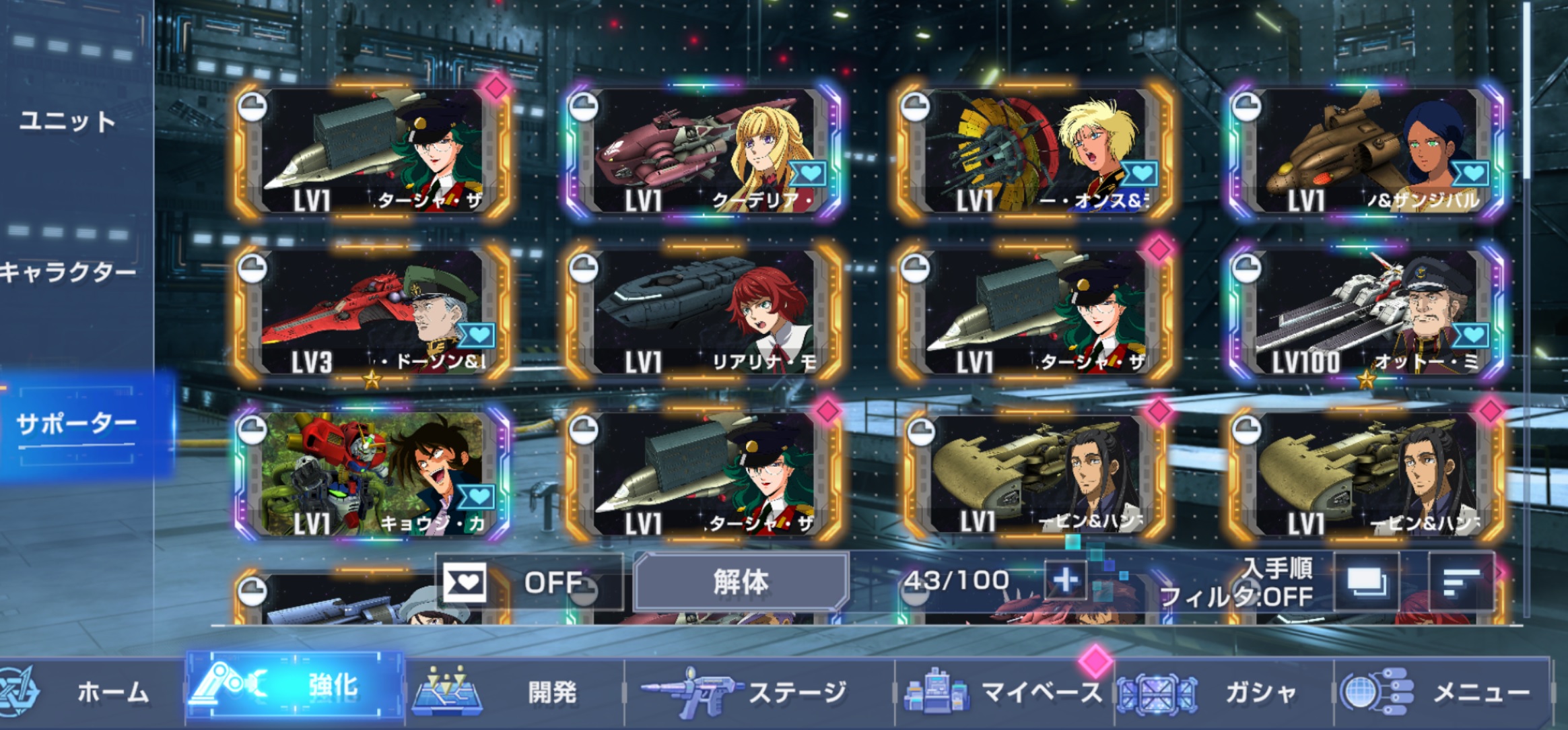The width and height of the screenshot is (1568, 730).
Task: Open the キャラクター tab
Action: 67,272
